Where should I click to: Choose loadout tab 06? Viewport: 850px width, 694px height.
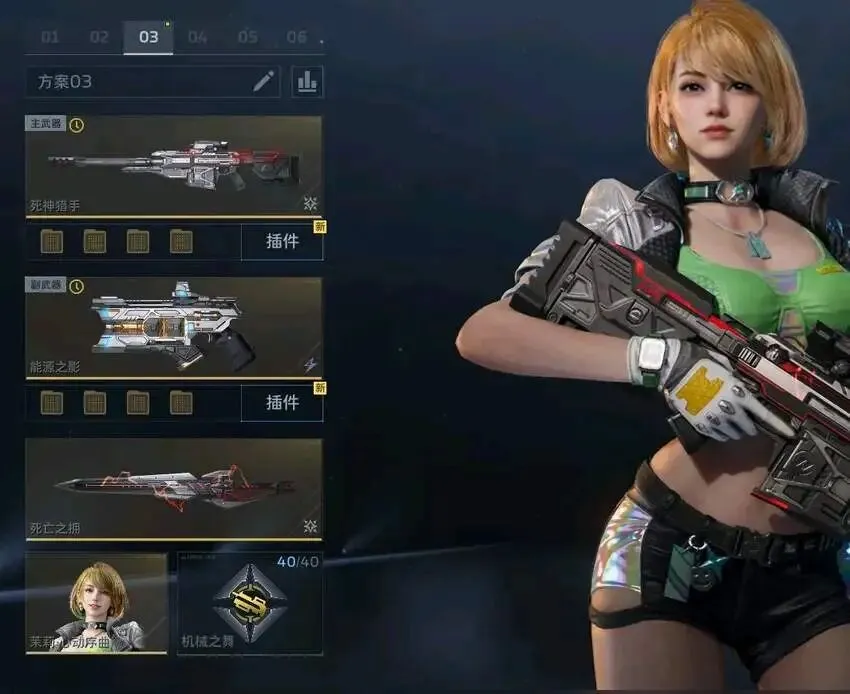pyautogui.click(x=296, y=38)
